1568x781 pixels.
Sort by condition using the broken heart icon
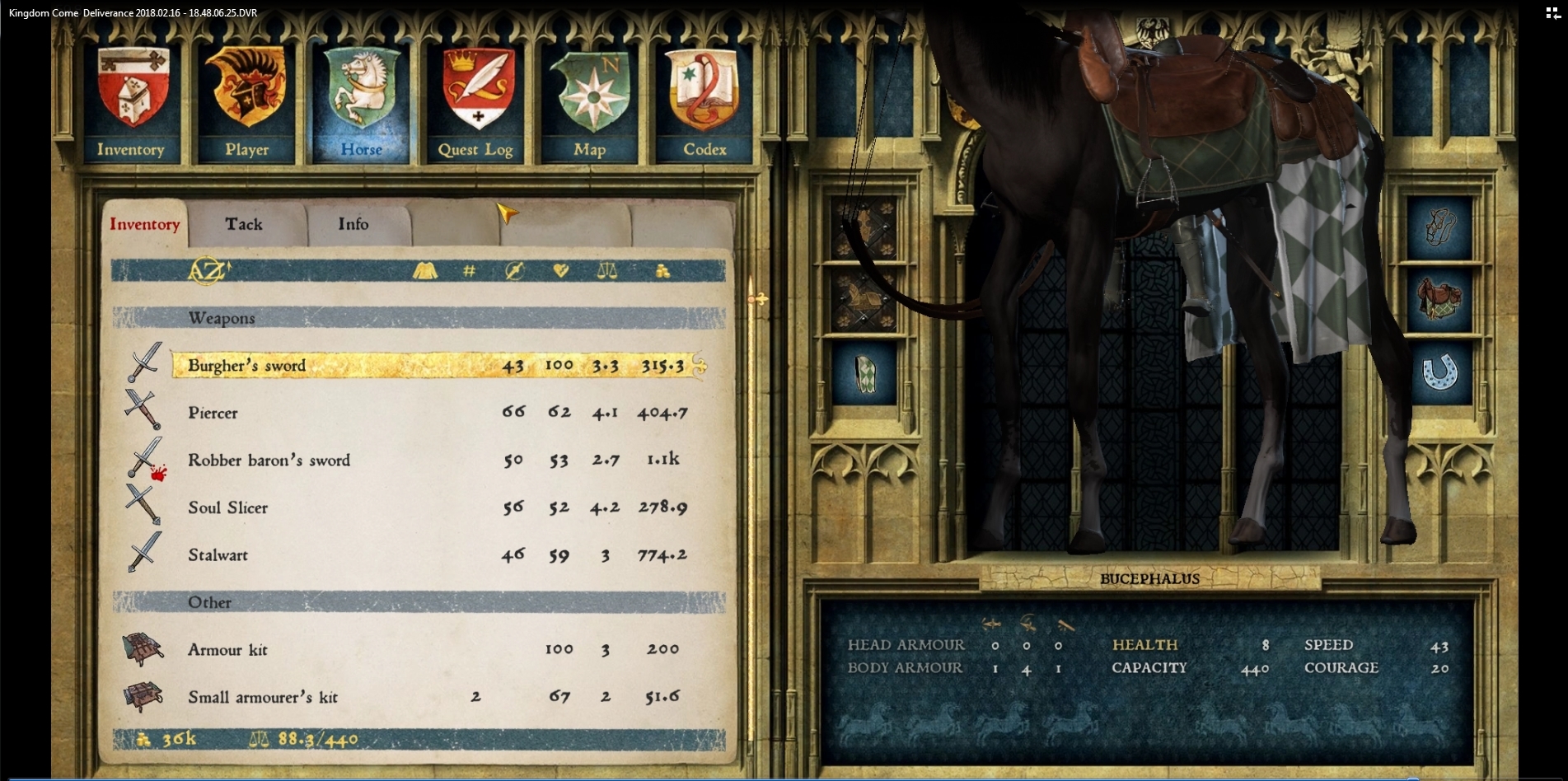pos(562,270)
